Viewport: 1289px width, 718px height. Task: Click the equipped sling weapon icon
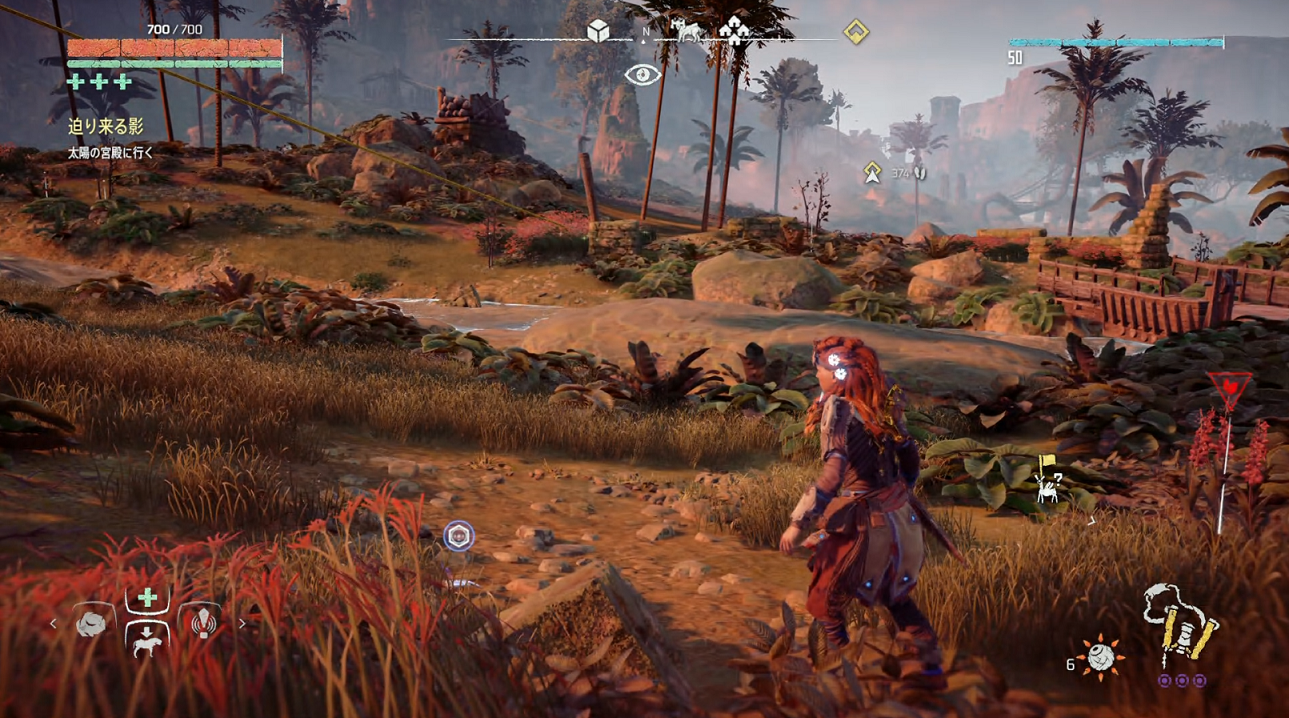point(1182,628)
